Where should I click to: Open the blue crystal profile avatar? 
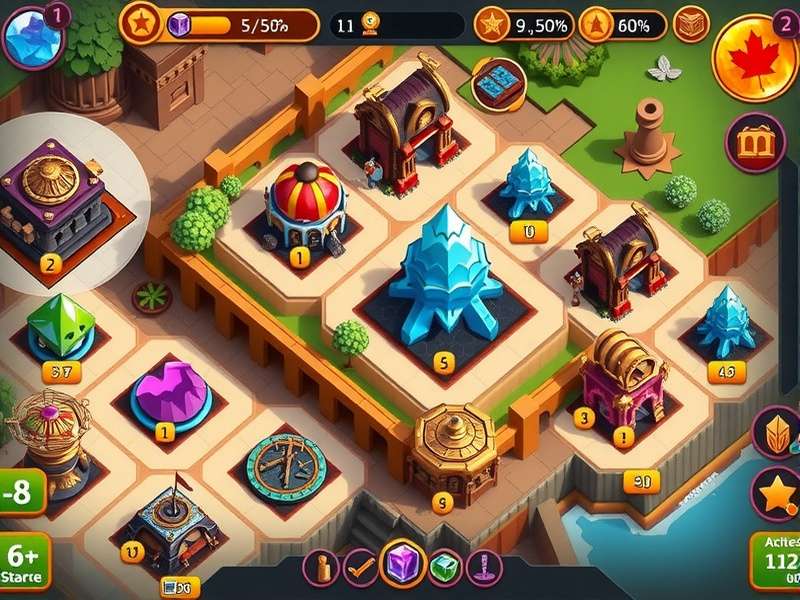pyautogui.click(x=30, y=37)
